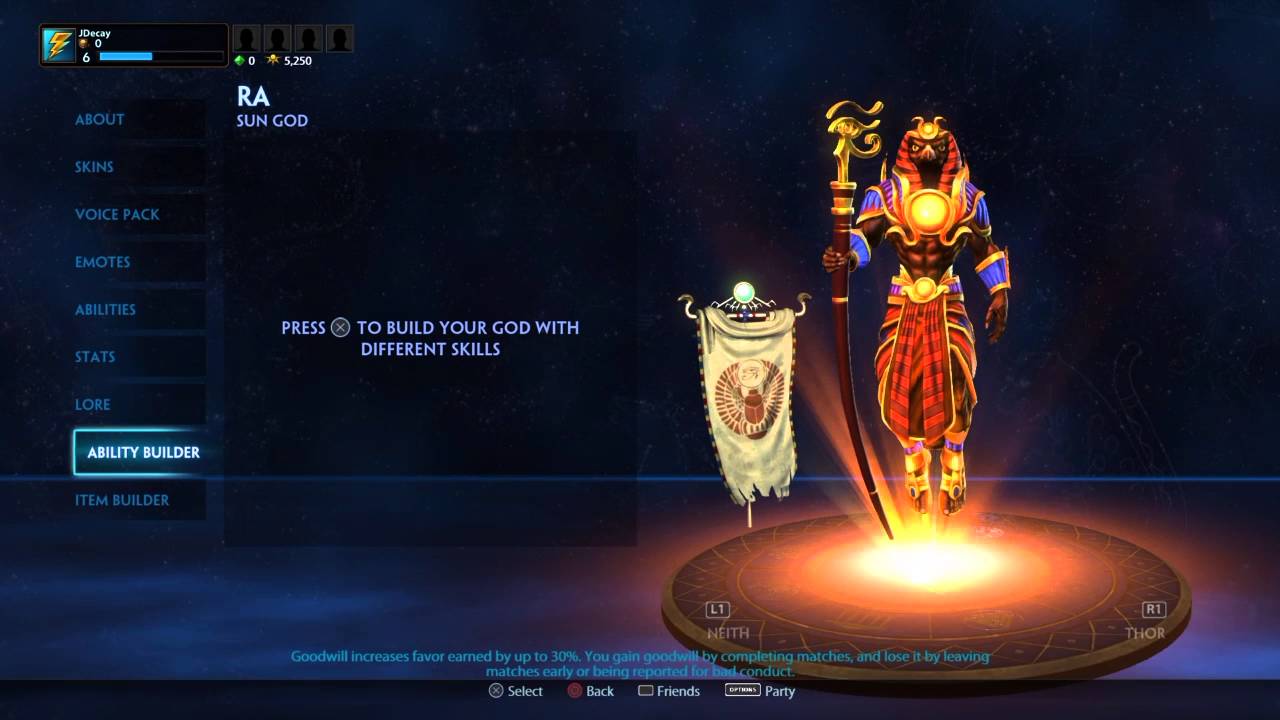Choose the Emotes entry
Screen dimensions: 1280x720
coord(103,262)
